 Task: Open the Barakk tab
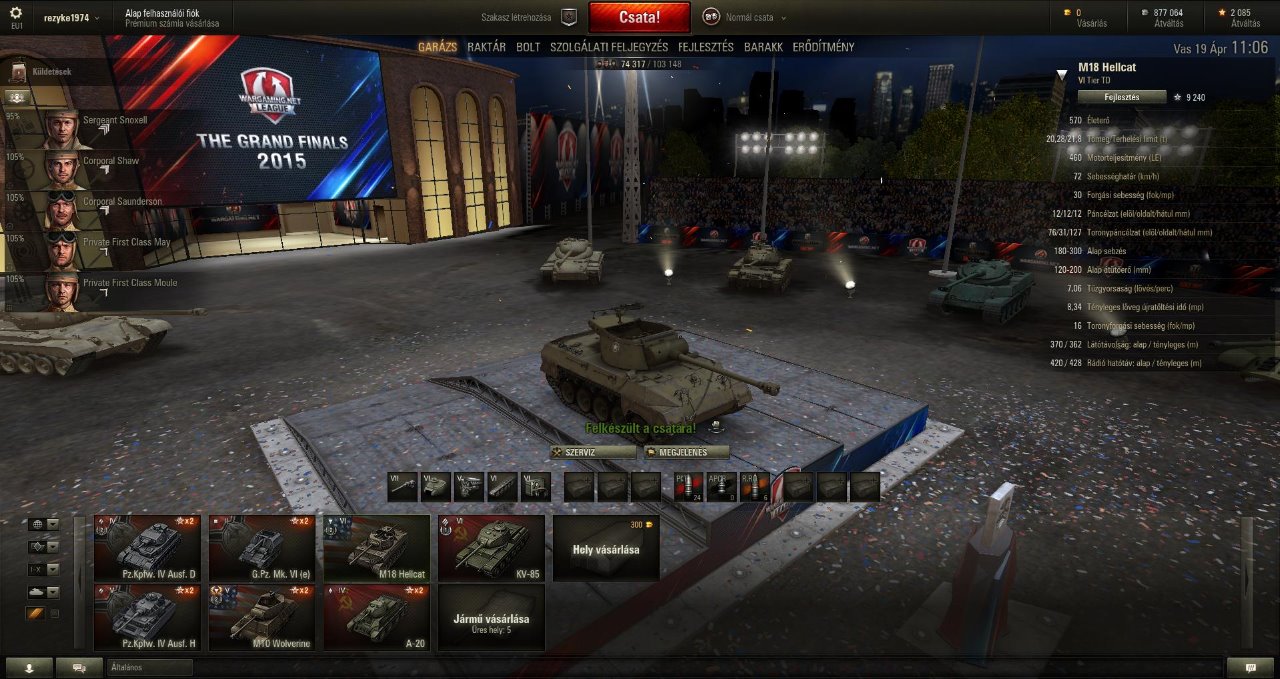pos(763,47)
